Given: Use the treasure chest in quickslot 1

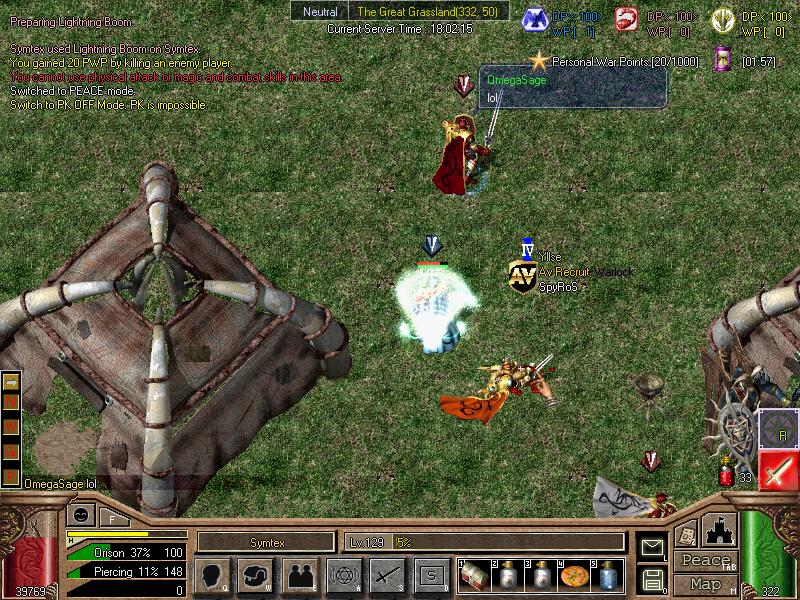Looking at the screenshot, I should click(x=474, y=577).
